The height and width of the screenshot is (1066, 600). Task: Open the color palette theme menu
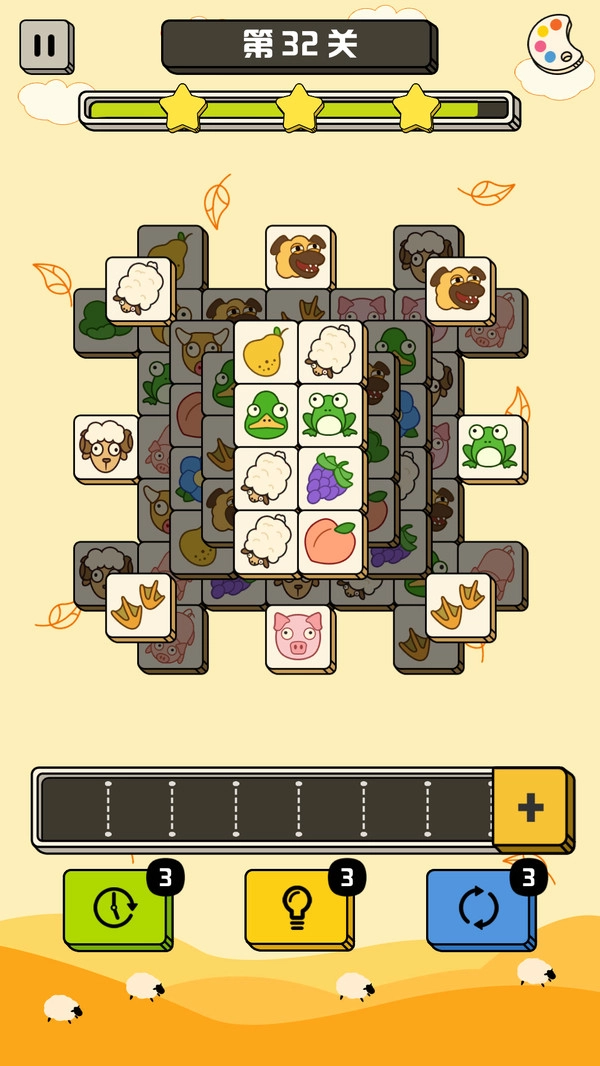[555, 45]
